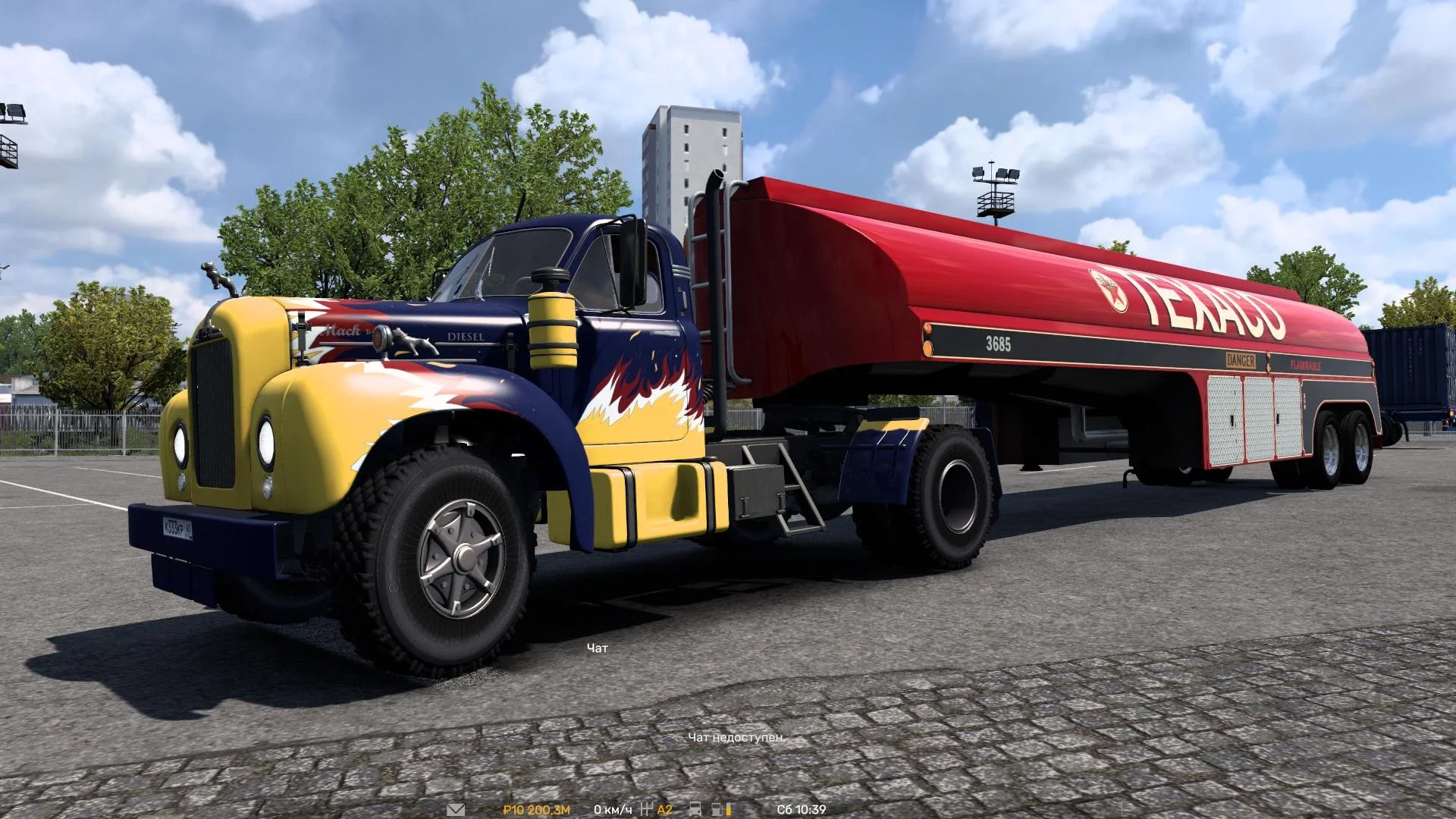Image resolution: width=1456 pixels, height=819 pixels.
Task: Open the "Чат" panel label
Action: (x=596, y=648)
